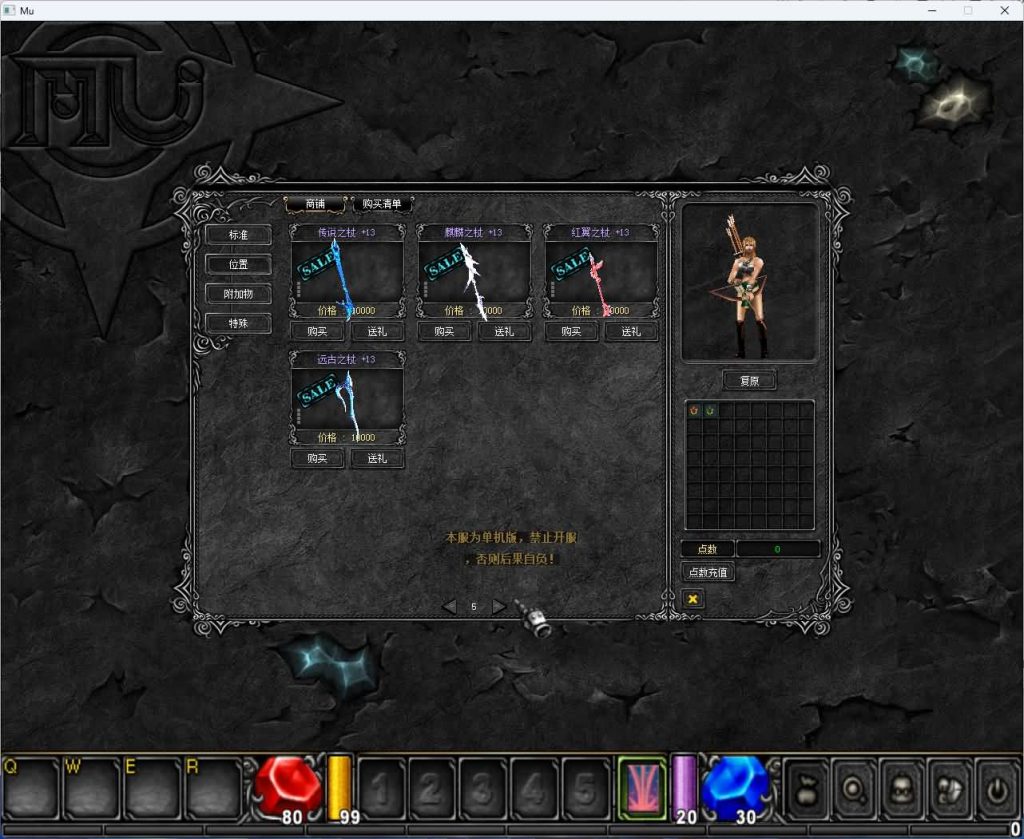Advance to the next shop page arrow

click(x=498, y=607)
